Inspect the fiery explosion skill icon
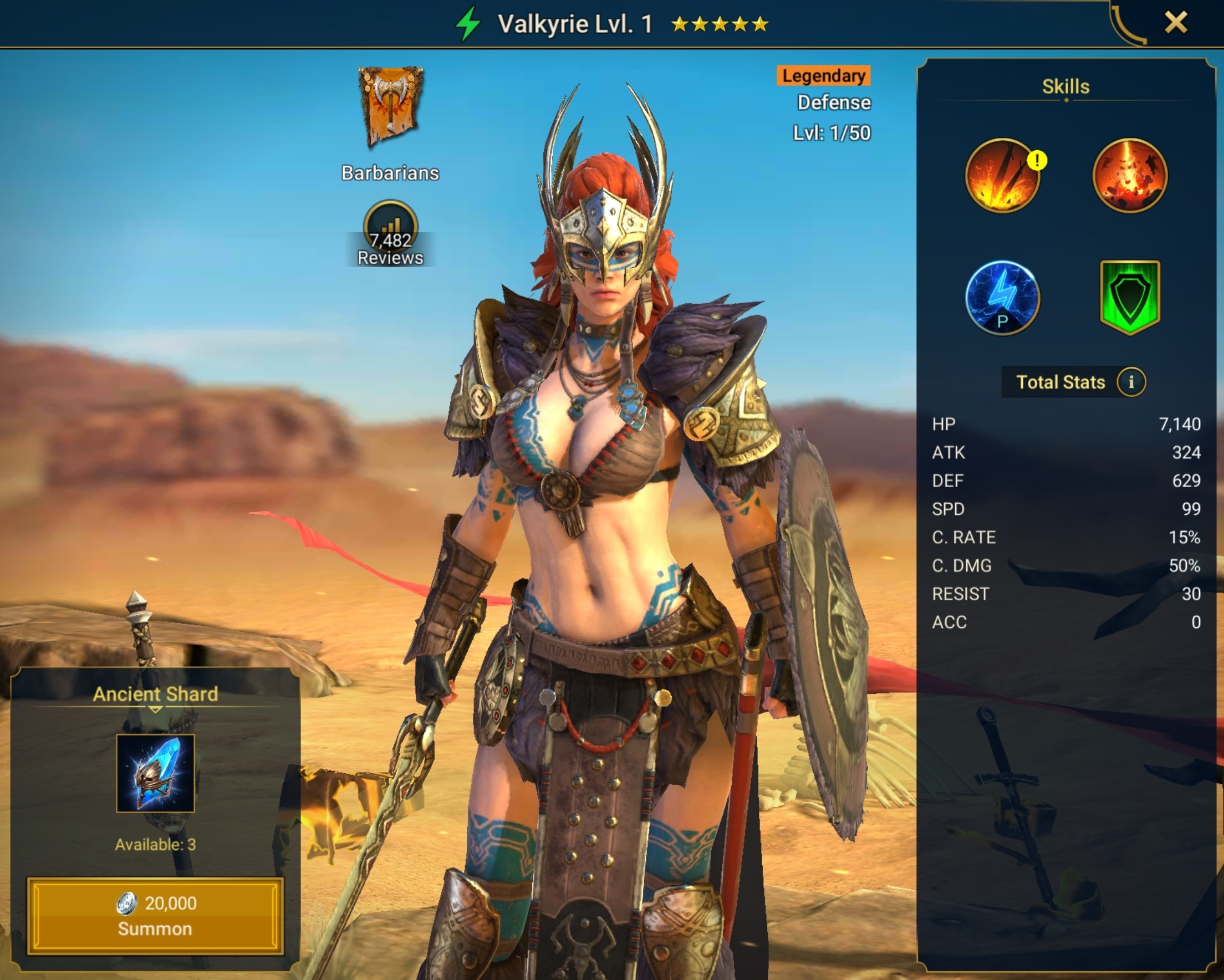Screen dimensions: 1224x980 1129,176
